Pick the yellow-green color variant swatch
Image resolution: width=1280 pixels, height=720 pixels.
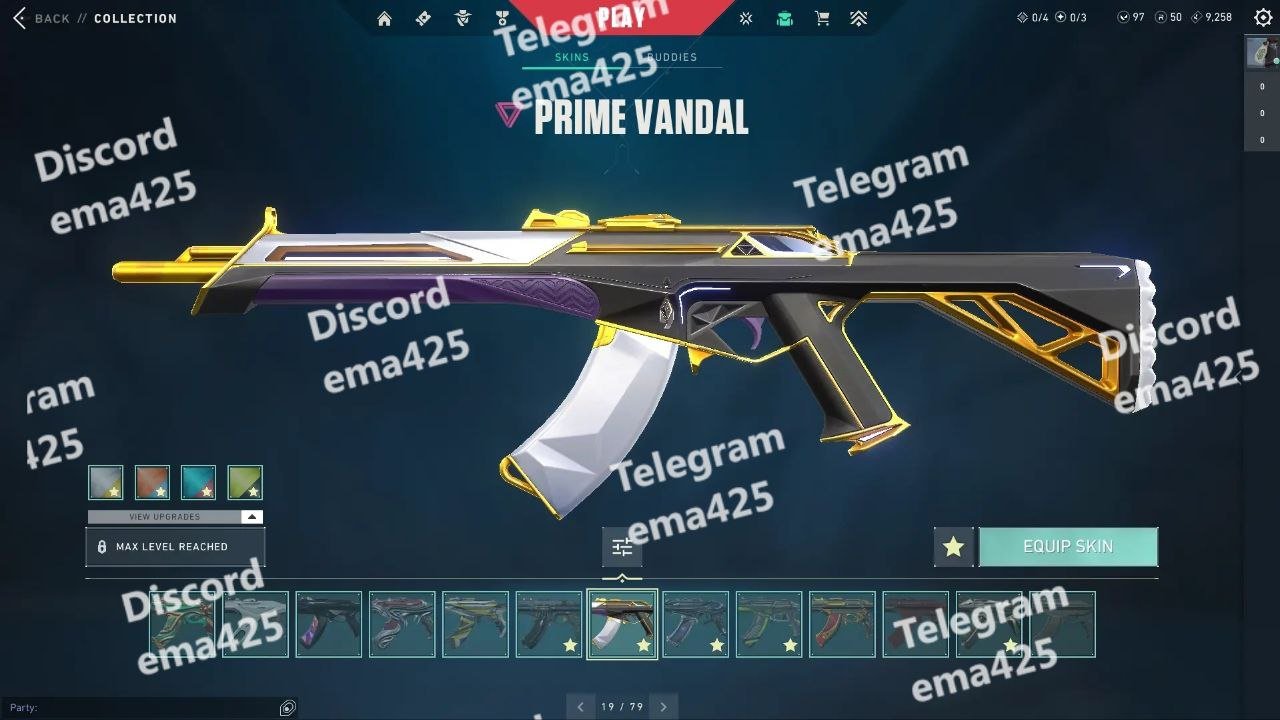point(245,482)
